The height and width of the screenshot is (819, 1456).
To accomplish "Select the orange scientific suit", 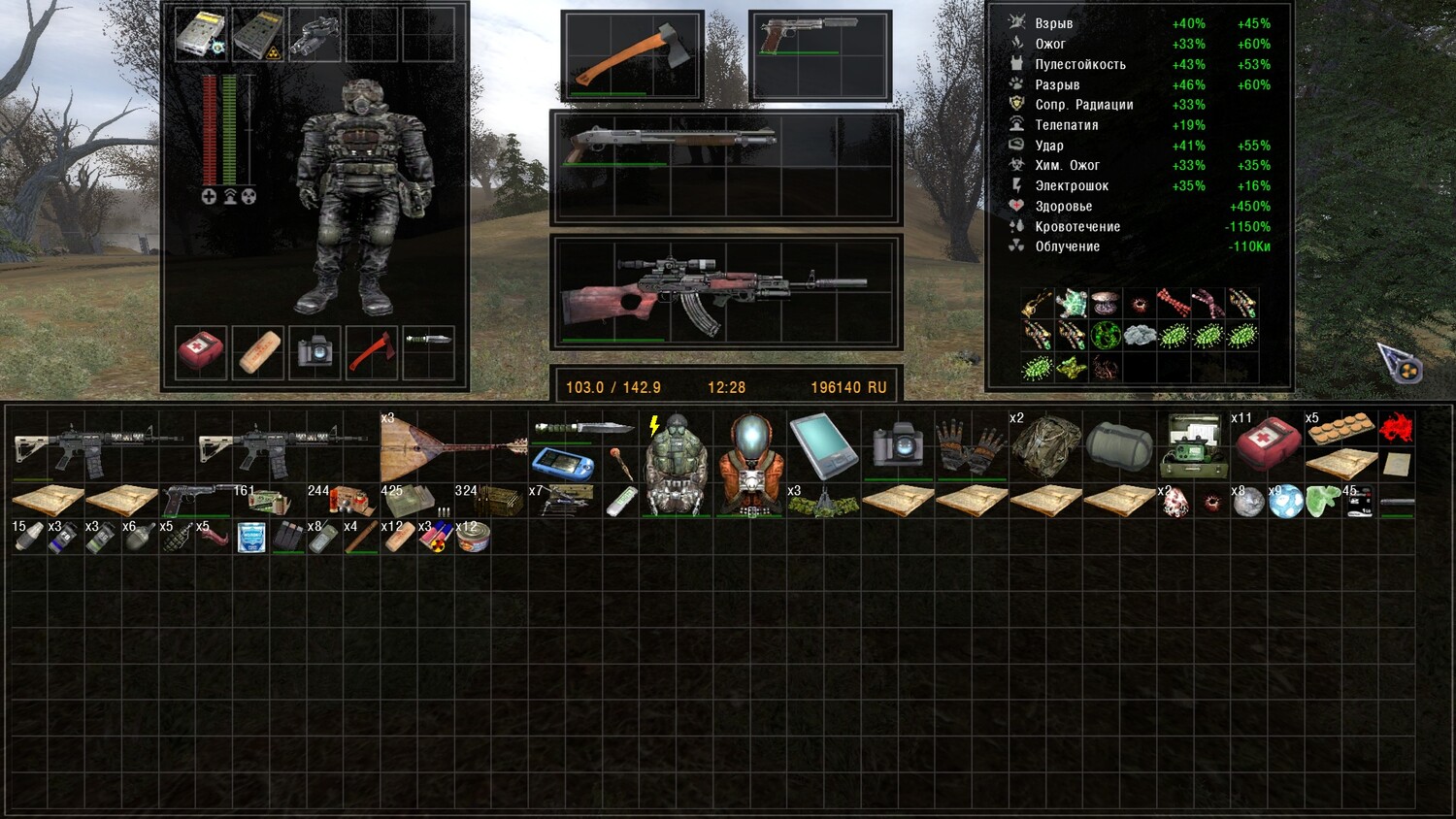I will tap(750, 464).
